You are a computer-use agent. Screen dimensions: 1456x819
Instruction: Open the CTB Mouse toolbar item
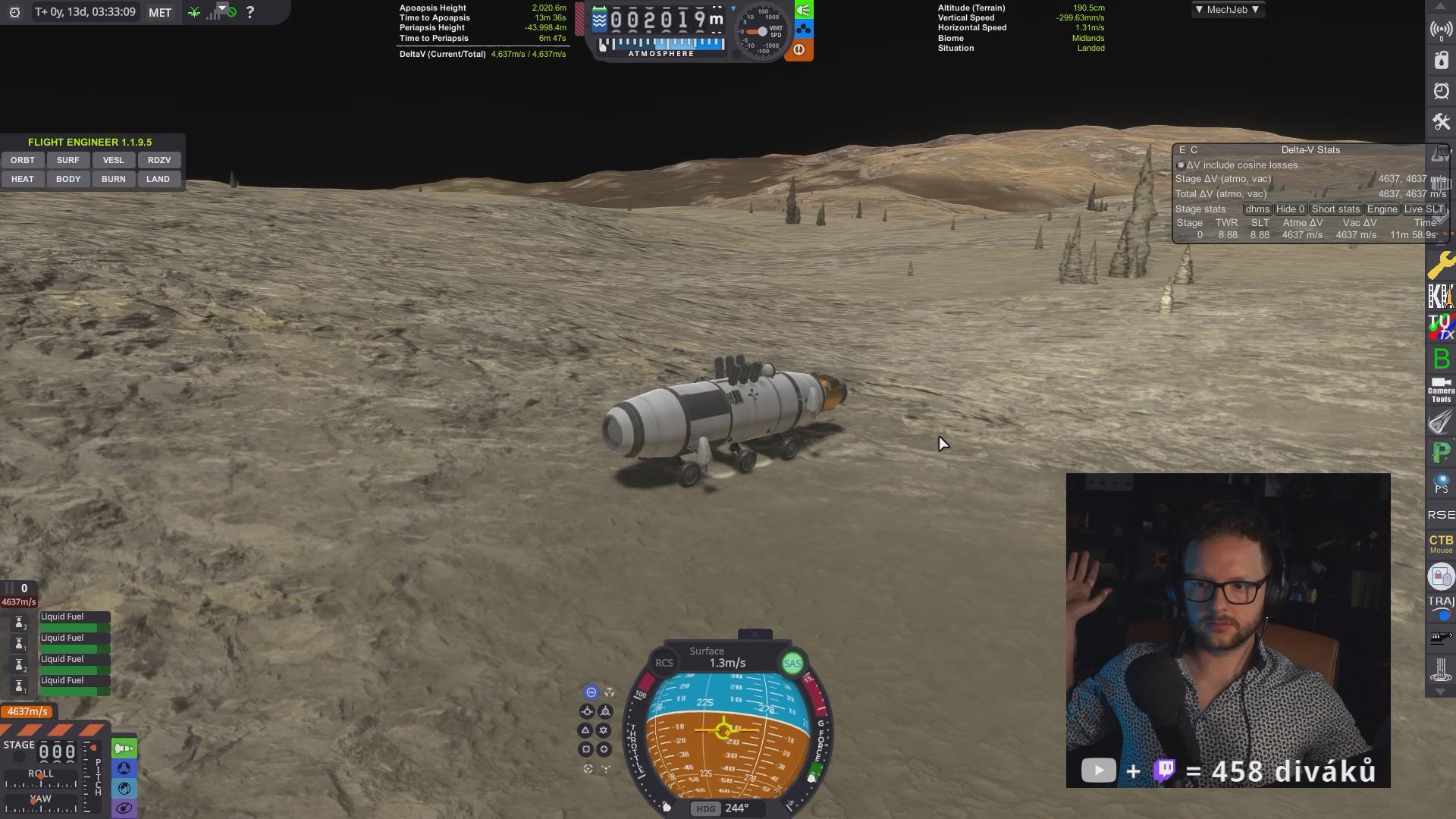pyautogui.click(x=1441, y=543)
